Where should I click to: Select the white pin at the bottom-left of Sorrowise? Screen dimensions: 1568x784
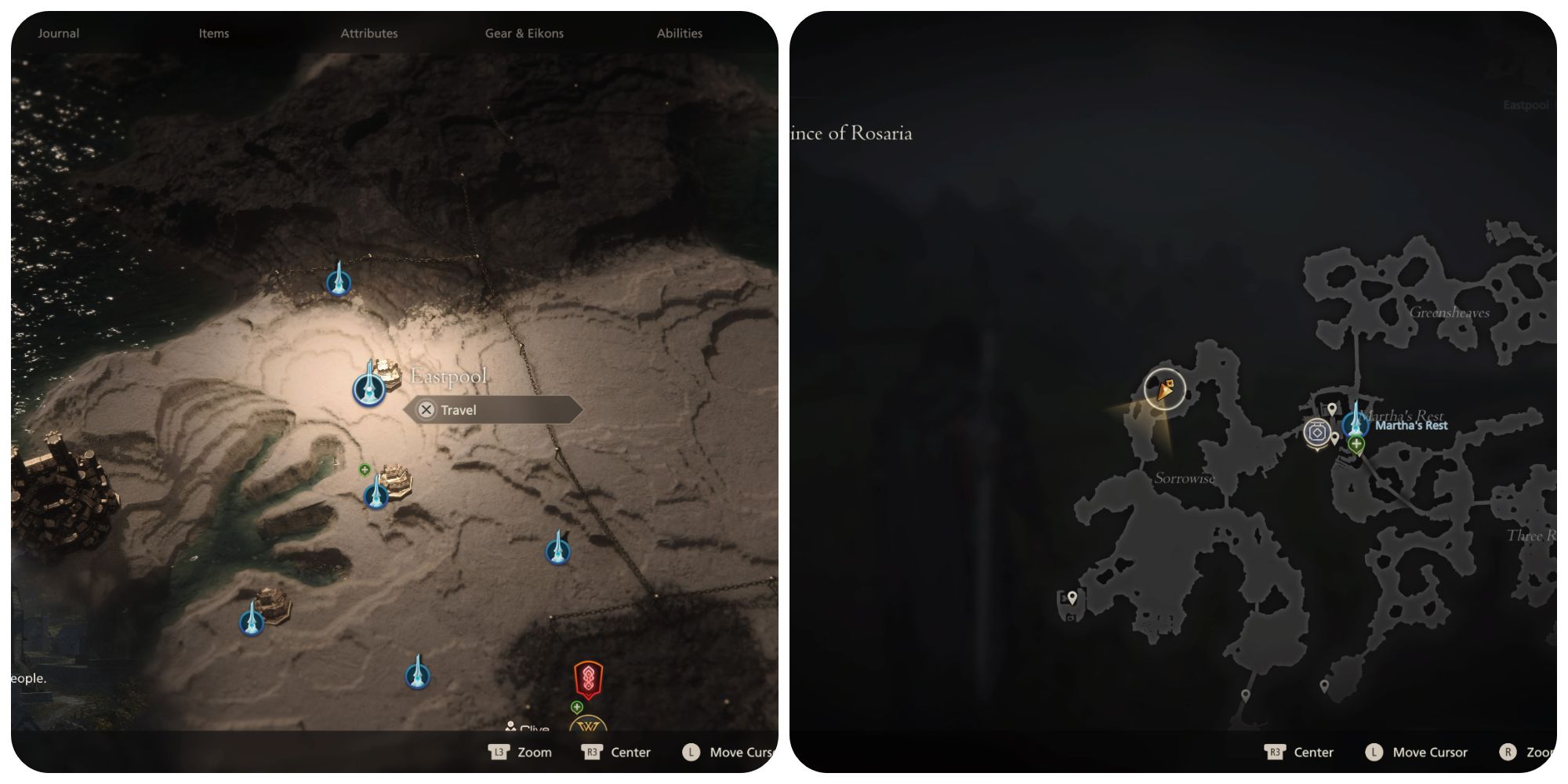pyautogui.click(x=1072, y=597)
